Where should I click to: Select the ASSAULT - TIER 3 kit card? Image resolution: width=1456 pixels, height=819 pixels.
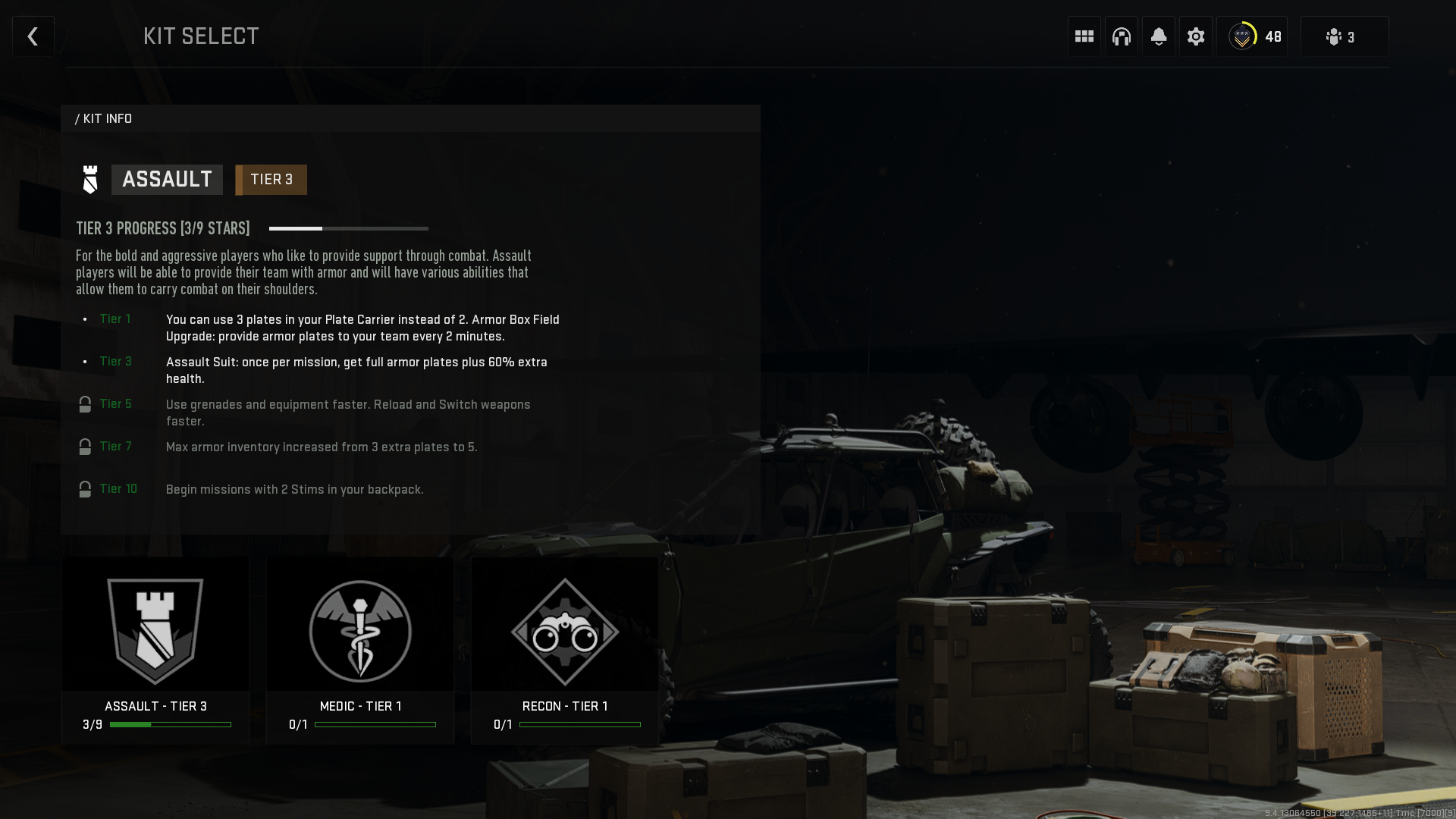point(155,648)
